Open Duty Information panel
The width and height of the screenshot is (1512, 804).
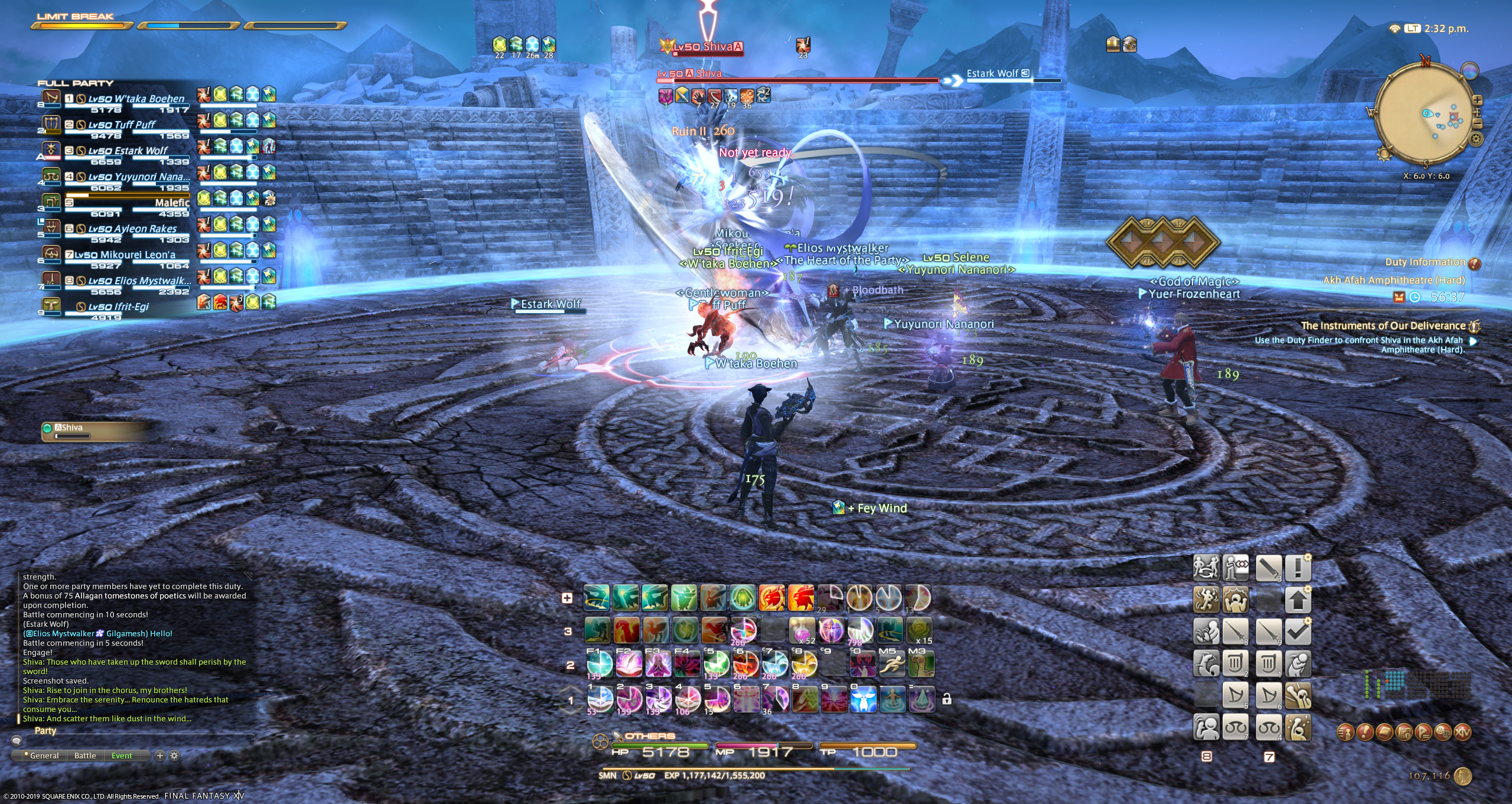1425,262
